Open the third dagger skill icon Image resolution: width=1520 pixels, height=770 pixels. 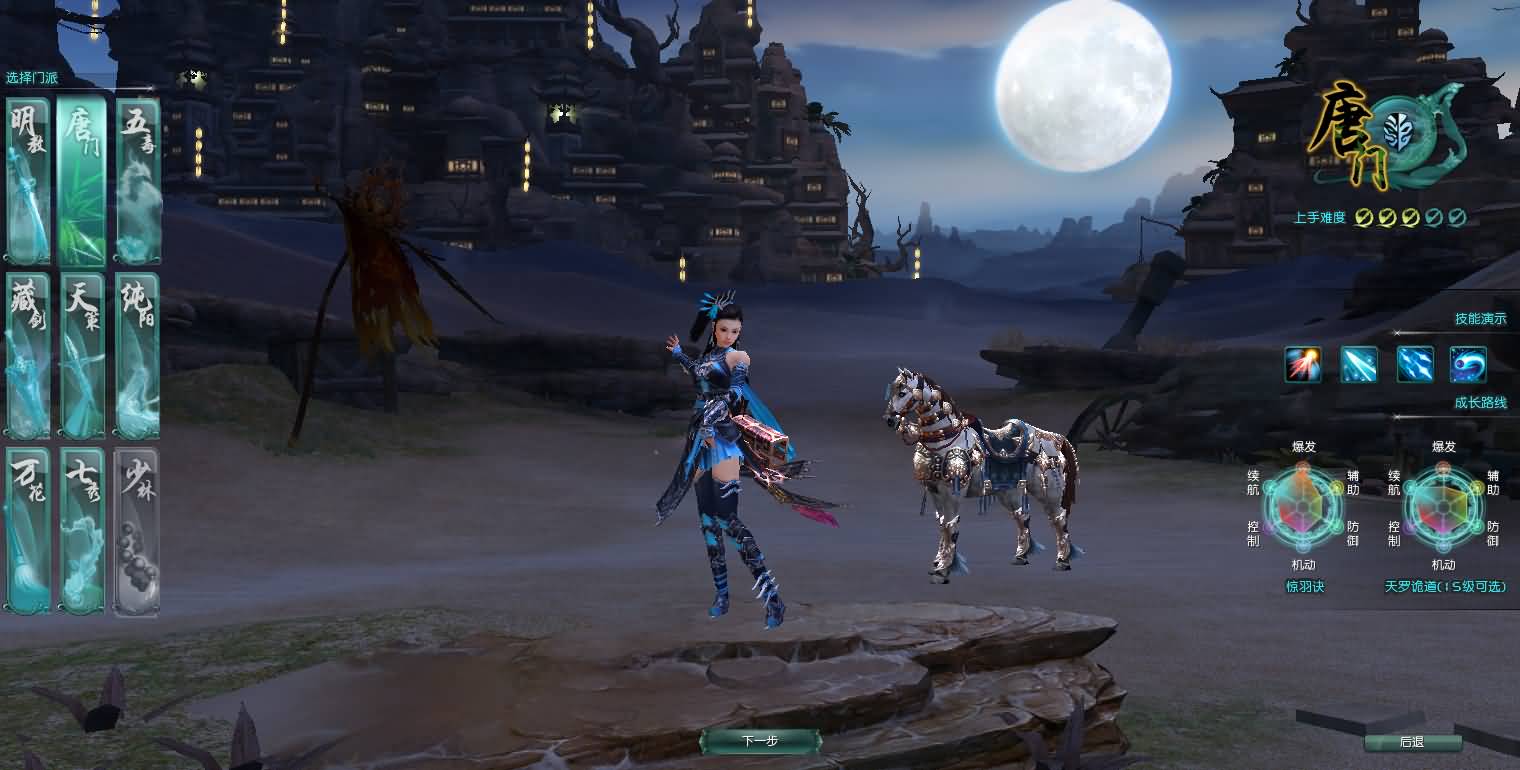tap(1414, 364)
